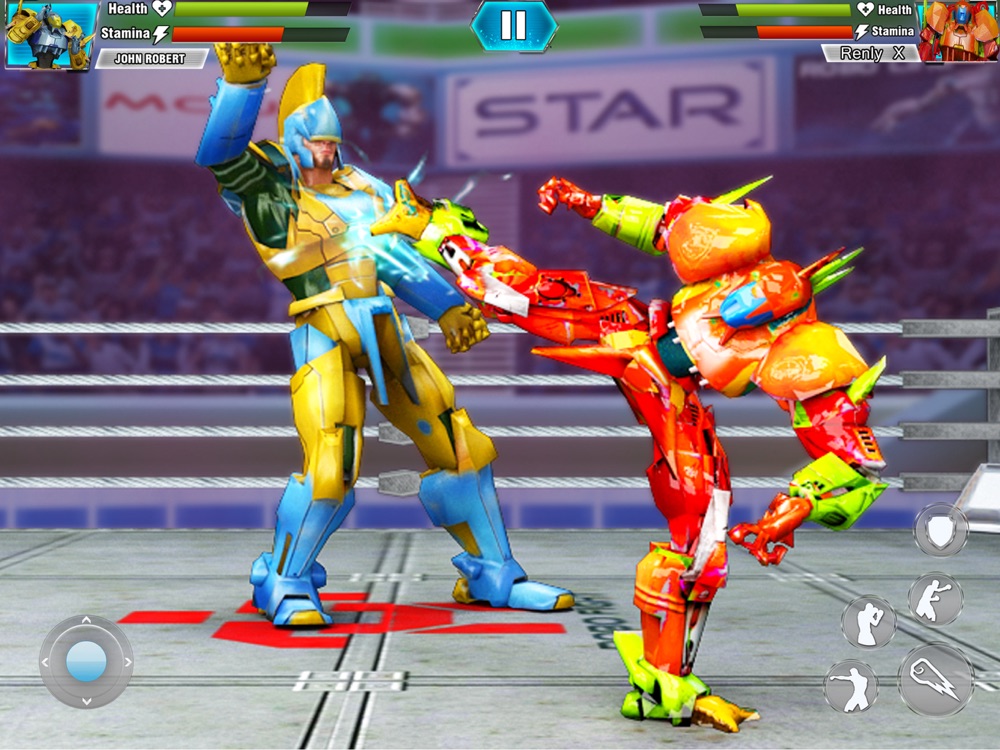Use the right-facing boxer jab attack
Viewport: 1000px width, 750px height.
[935, 599]
